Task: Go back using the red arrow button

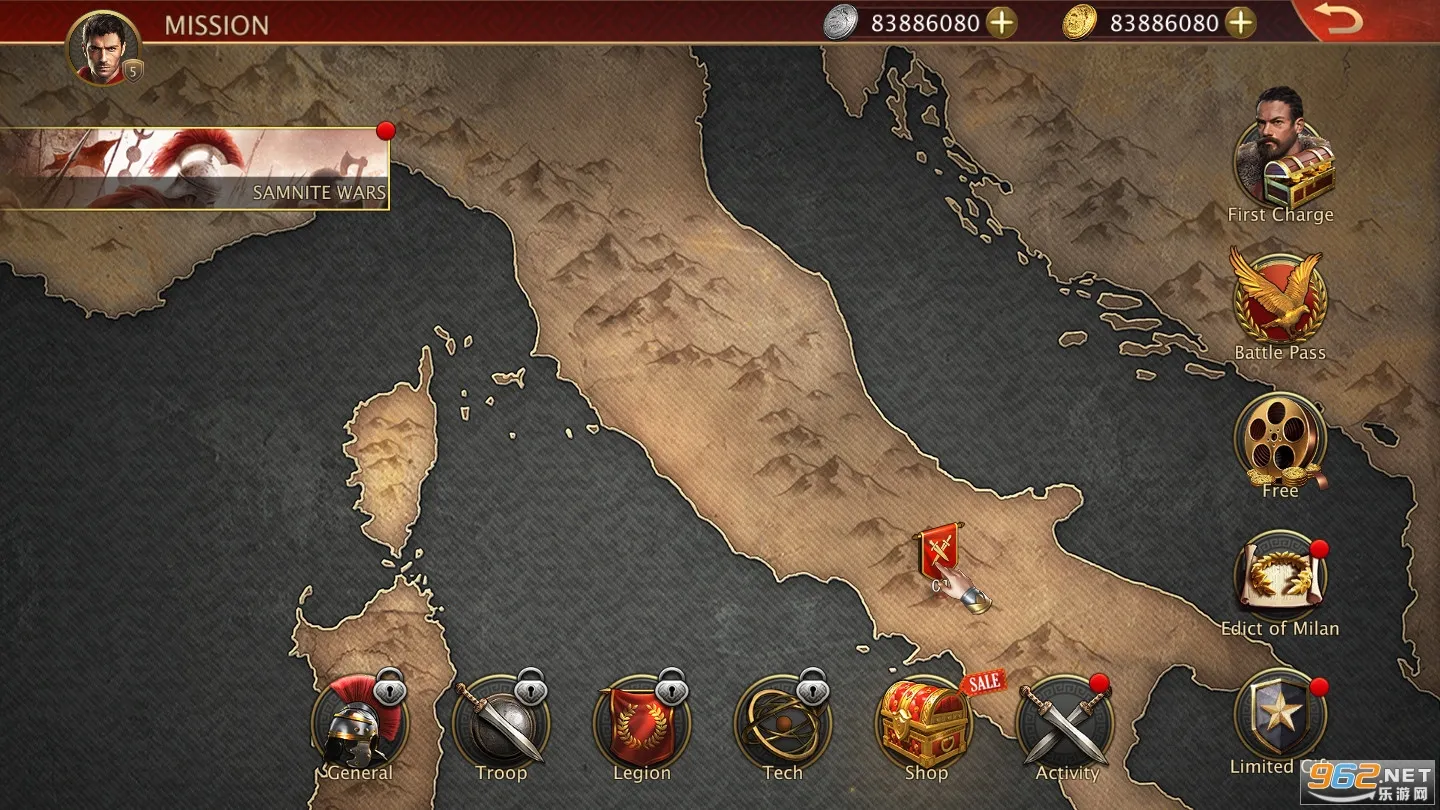Action: click(x=1338, y=20)
